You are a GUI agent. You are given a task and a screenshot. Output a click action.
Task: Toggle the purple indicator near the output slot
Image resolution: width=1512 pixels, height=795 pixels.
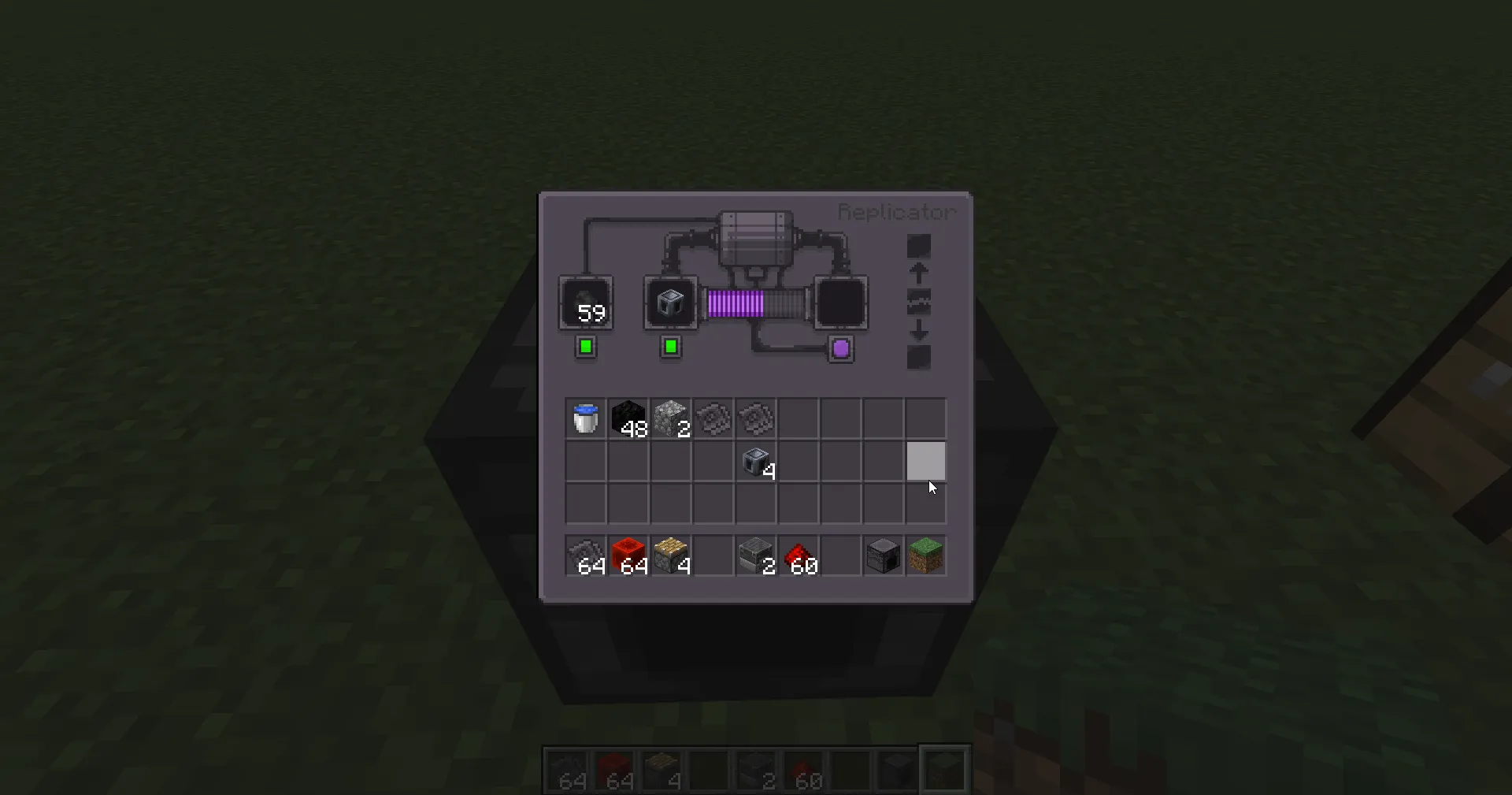point(839,347)
